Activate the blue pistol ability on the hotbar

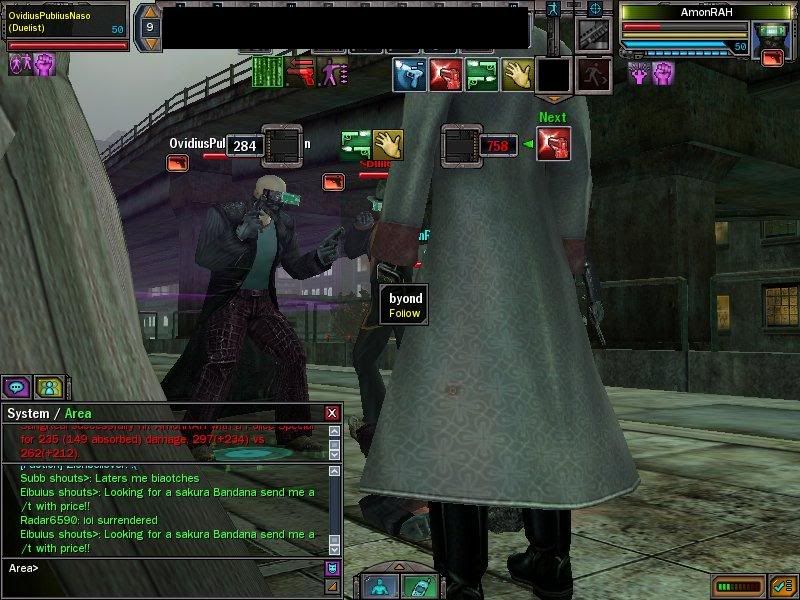point(410,74)
